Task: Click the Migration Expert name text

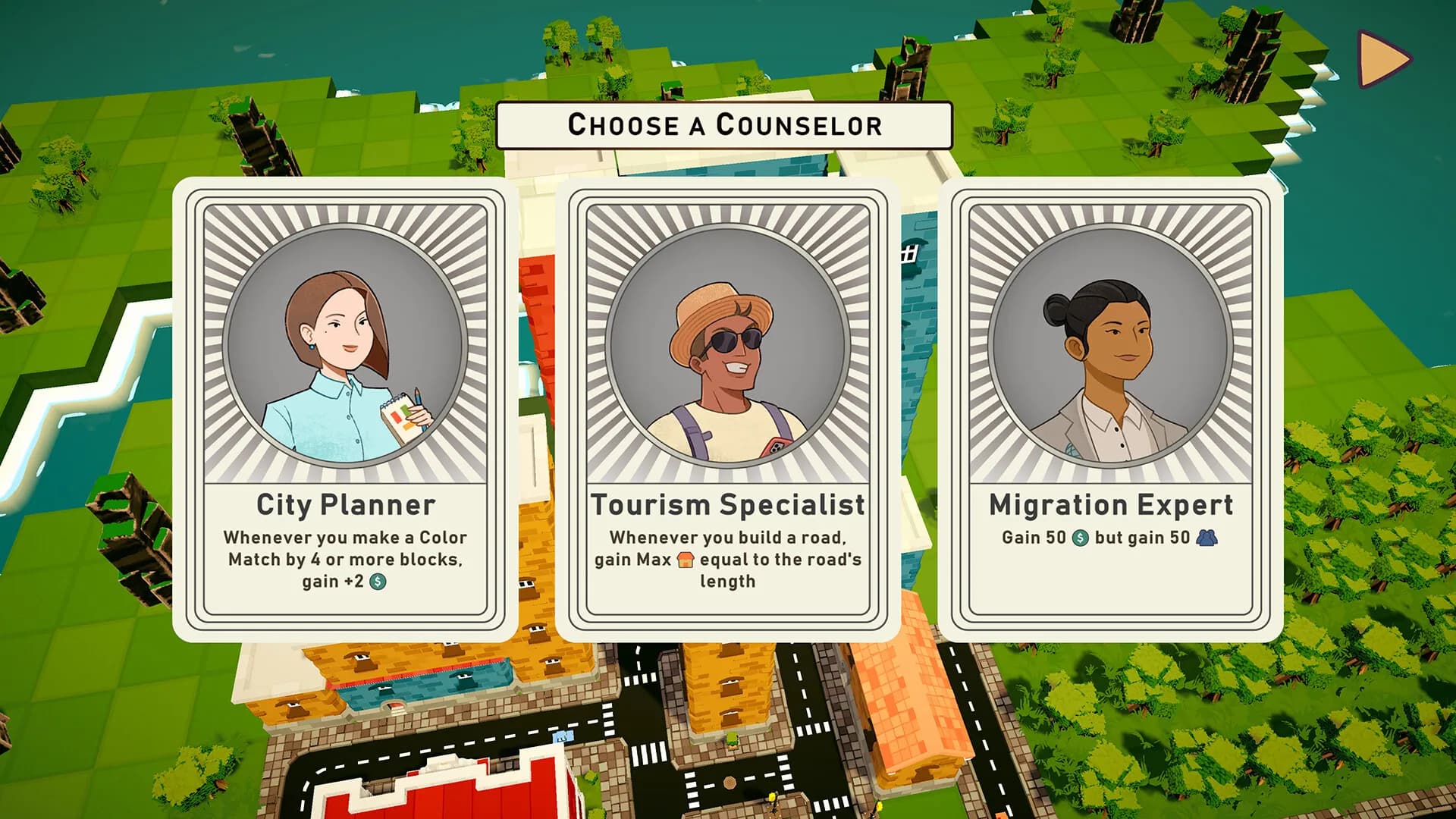Action: pos(1112,503)
